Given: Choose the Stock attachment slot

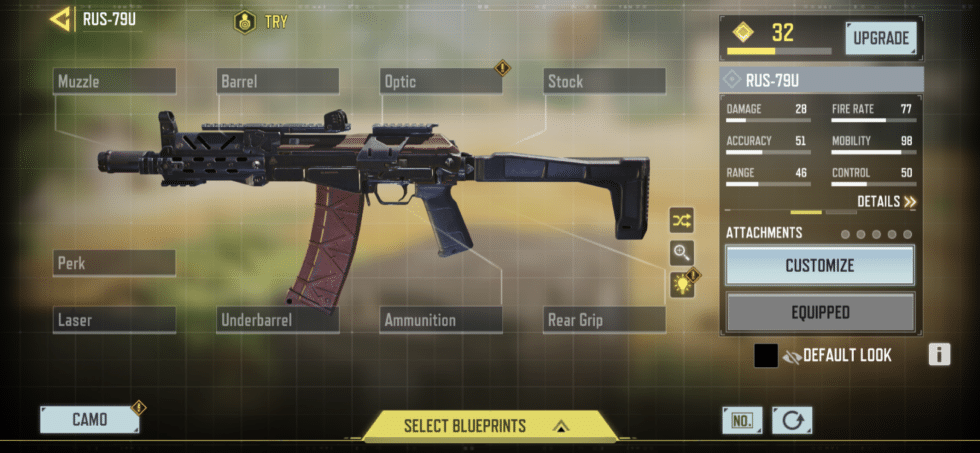Looking at the screenshot, I should click(604, 82).
